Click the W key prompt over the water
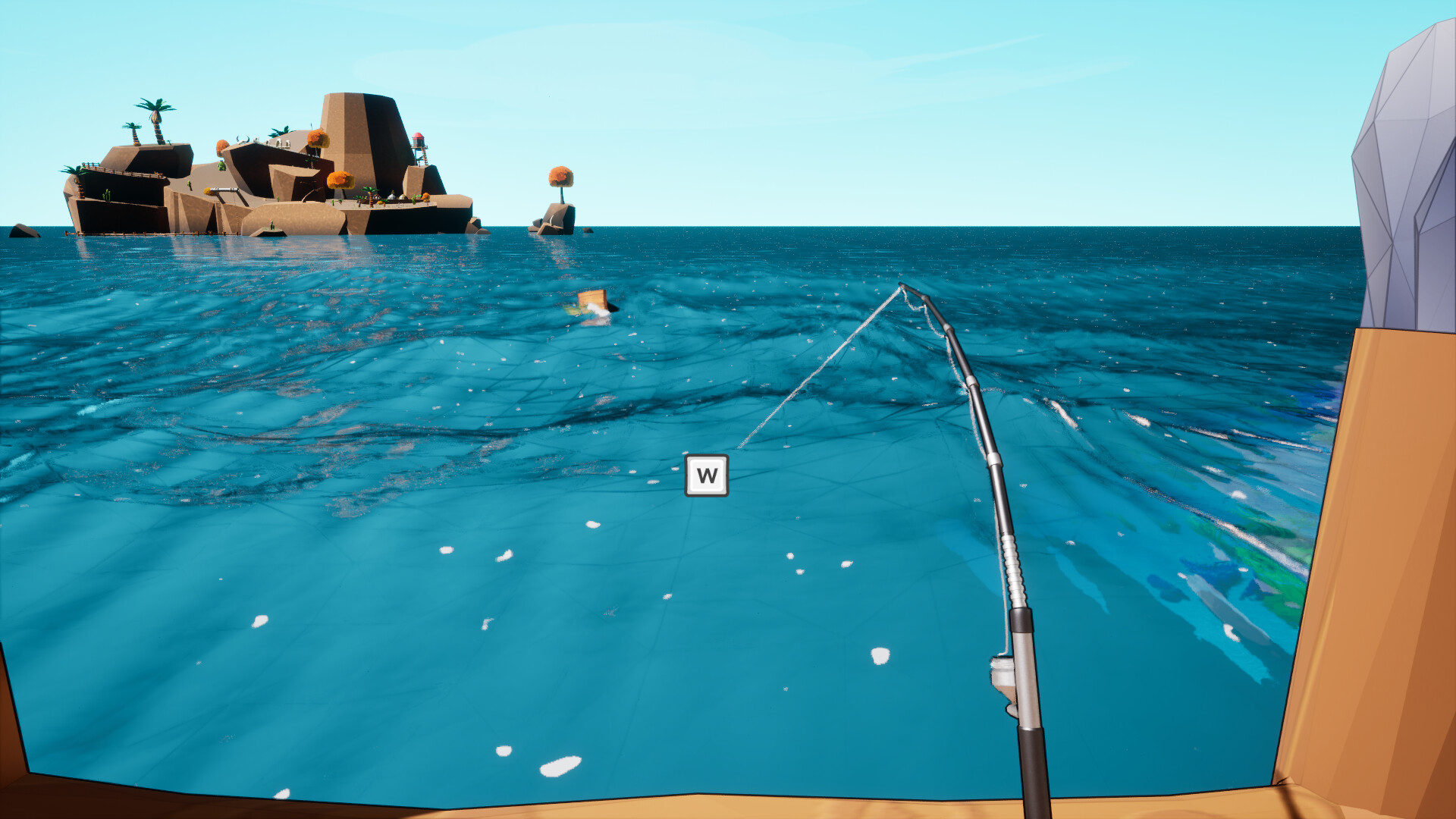Screen dimensions: 1456x819 click(706, 475)
